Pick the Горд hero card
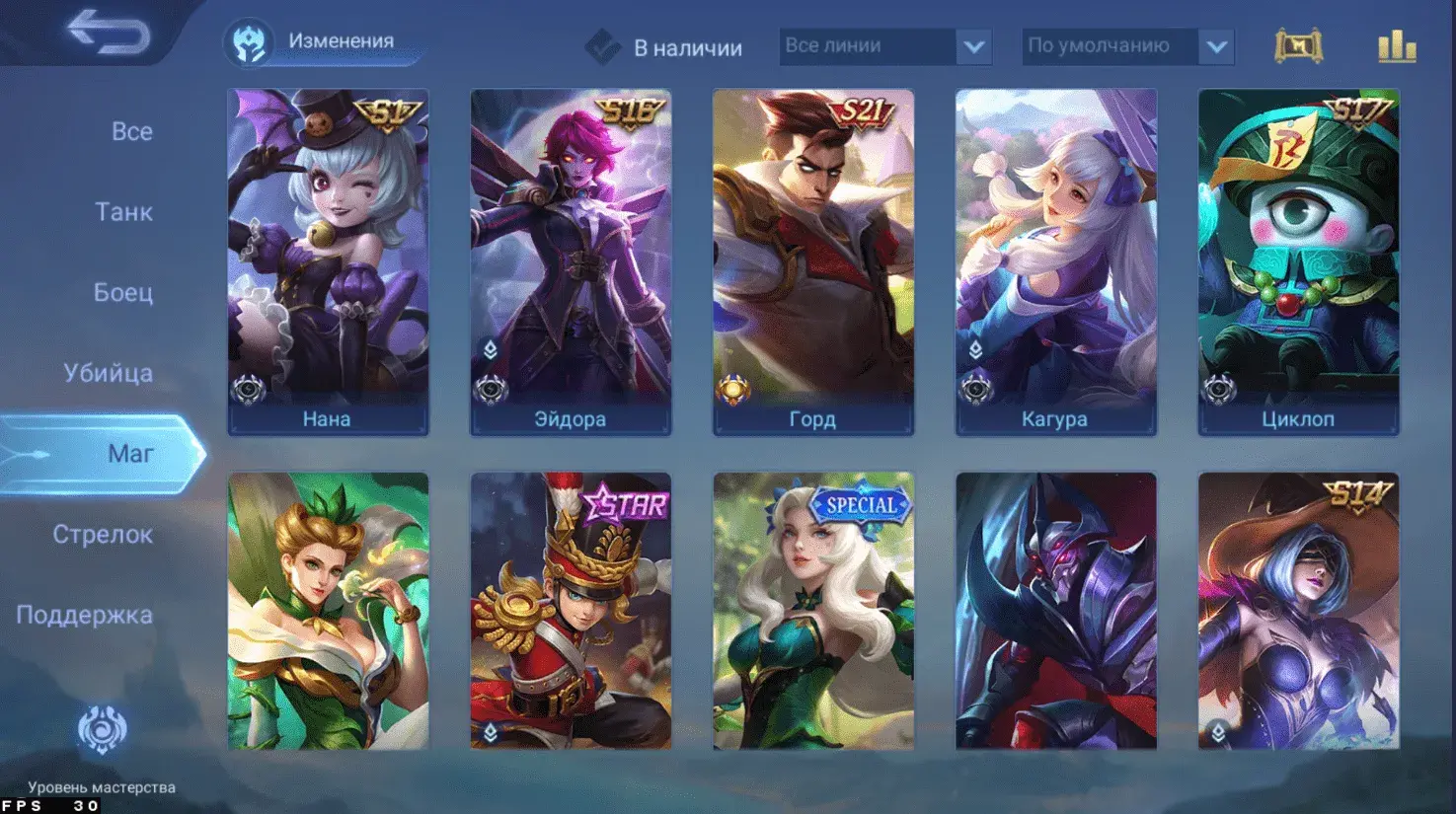Image resolution: width=1456 pixels, height=814 pixels. coord(813,261)
